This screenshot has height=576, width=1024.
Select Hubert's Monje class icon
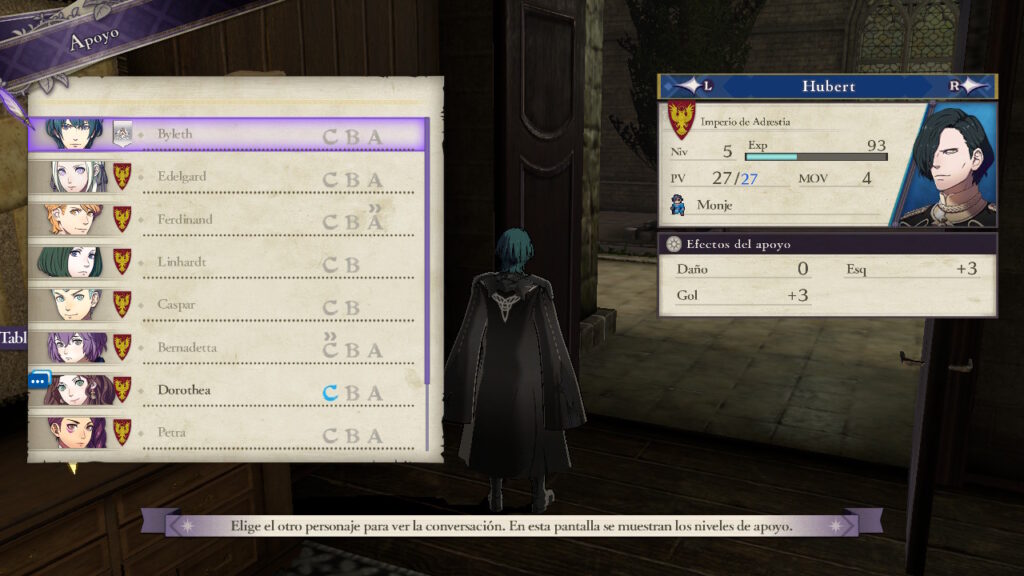tap(679, 205)
